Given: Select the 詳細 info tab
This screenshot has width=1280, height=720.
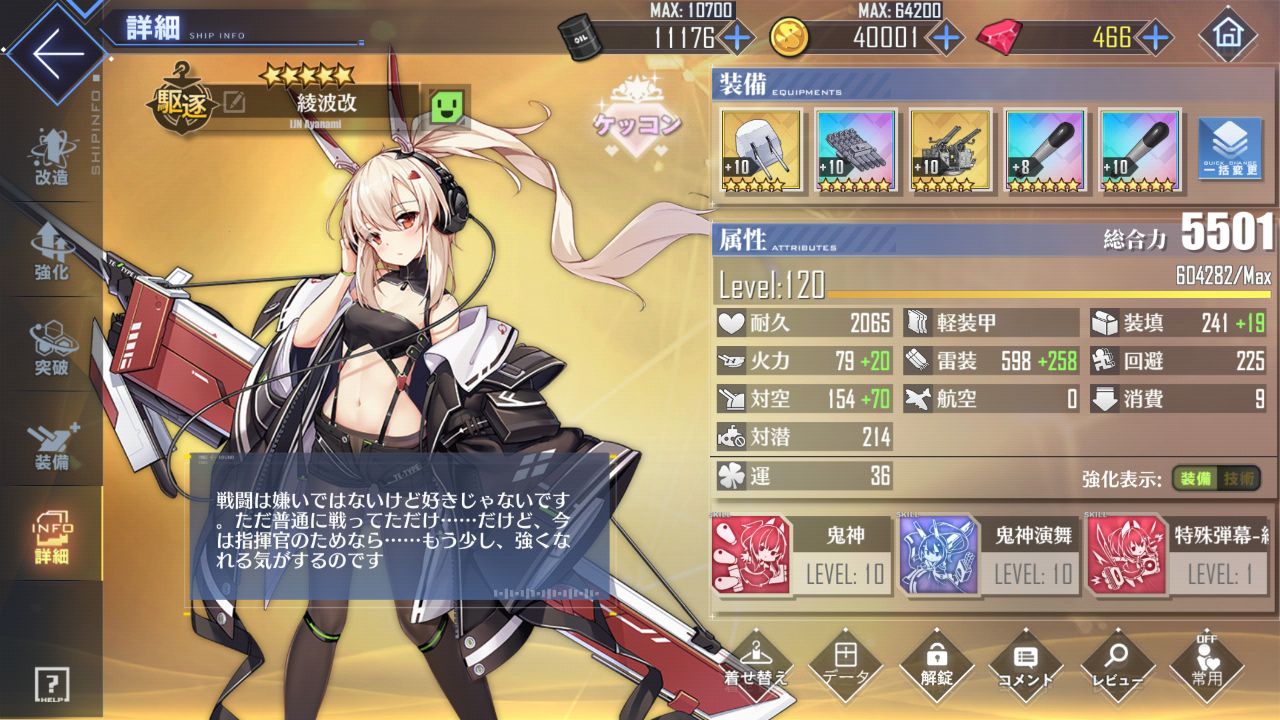Looking at the screenshot, I should tap(51, 538).
